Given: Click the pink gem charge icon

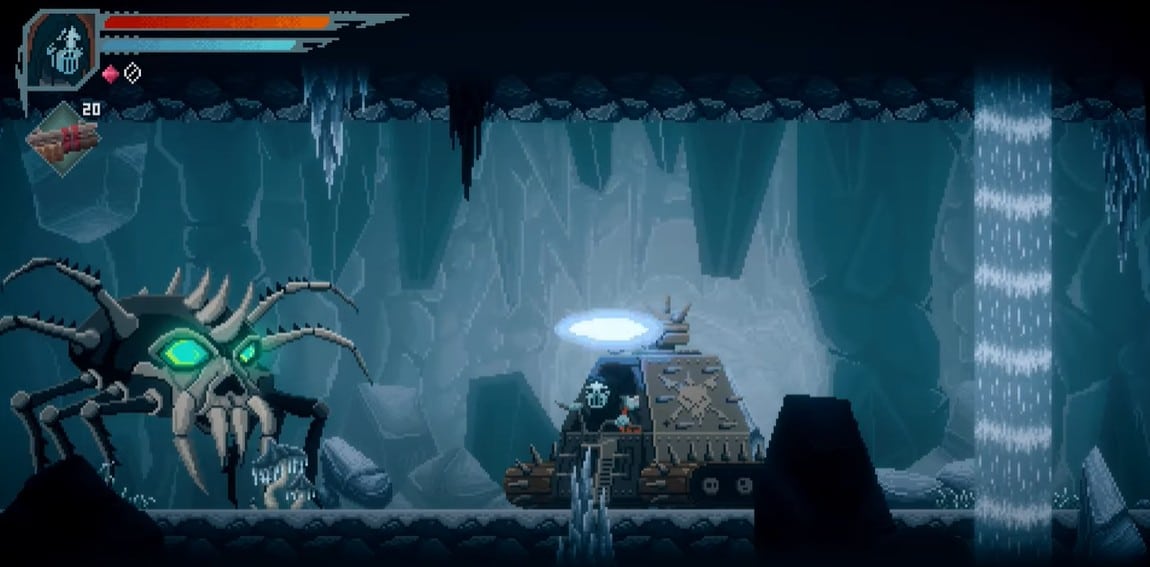Looking at the screenshot, I should pos(111,73).
